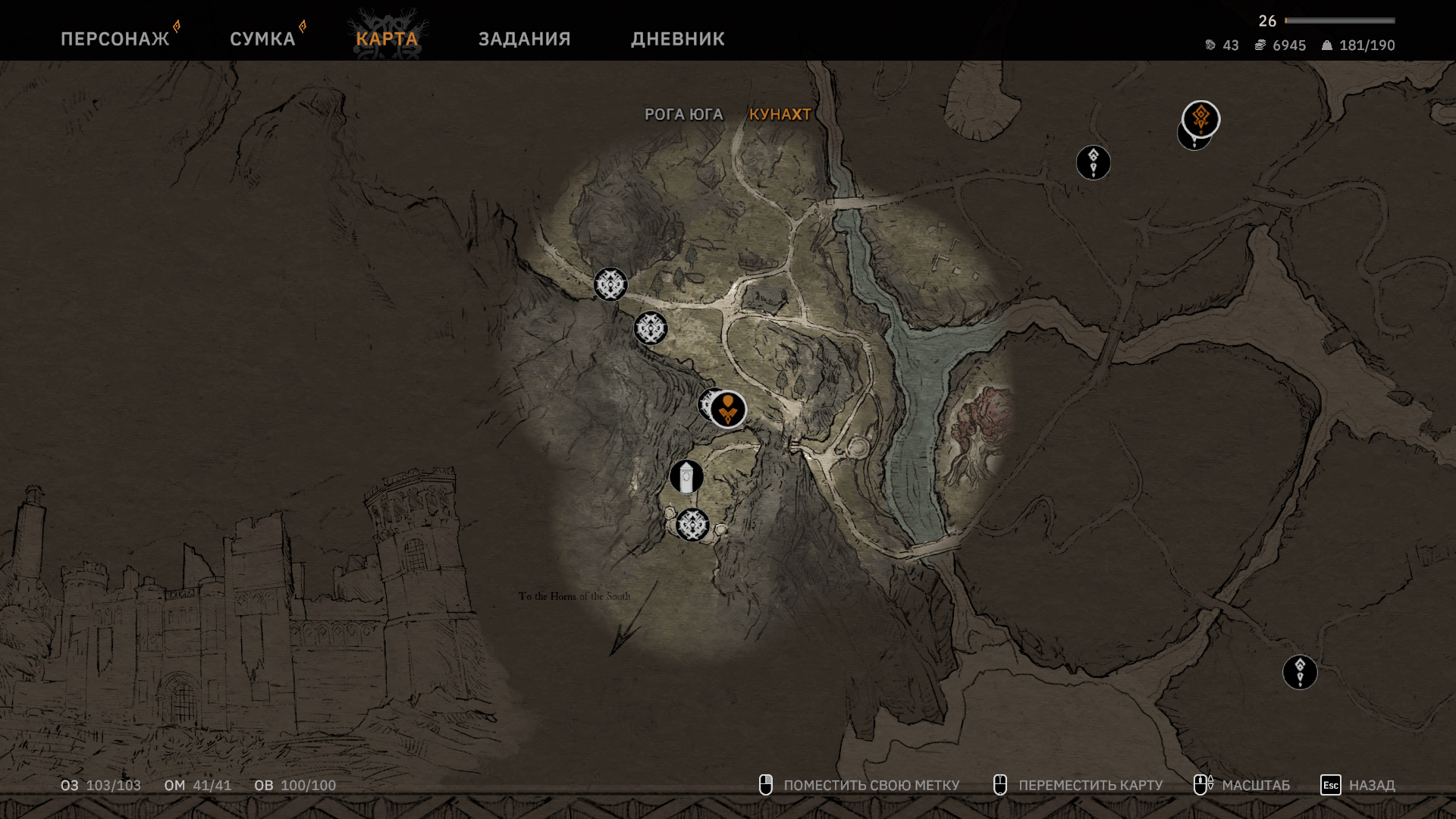The image size is (1456, 819).
Task: Switch map to the РОГА ЮГА region
Action: [x=683, y=115]
